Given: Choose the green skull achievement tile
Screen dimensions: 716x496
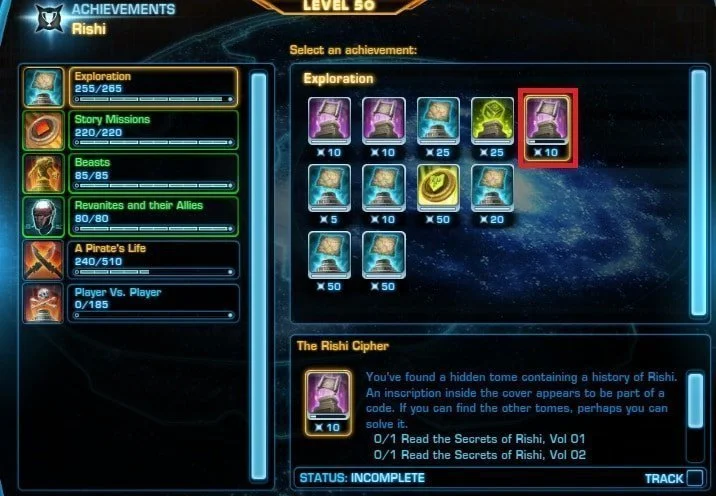Looking at the screenshot, I should 493,124.
